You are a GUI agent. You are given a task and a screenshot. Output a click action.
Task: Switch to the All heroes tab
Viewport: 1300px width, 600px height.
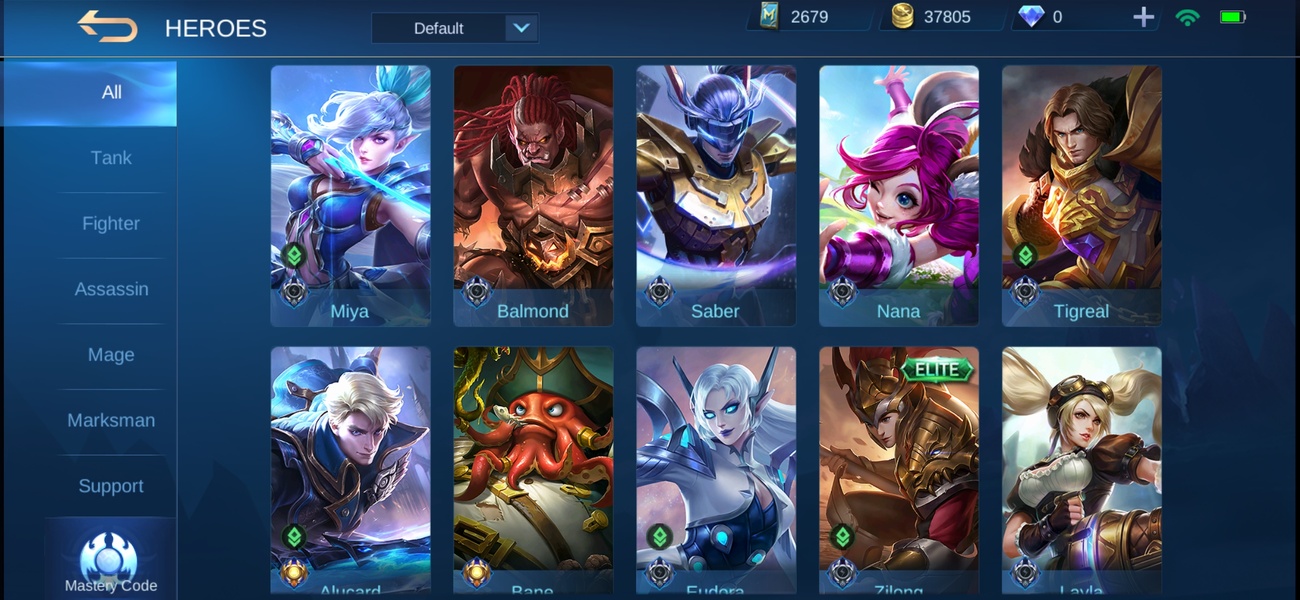click(x=111, y=92)
